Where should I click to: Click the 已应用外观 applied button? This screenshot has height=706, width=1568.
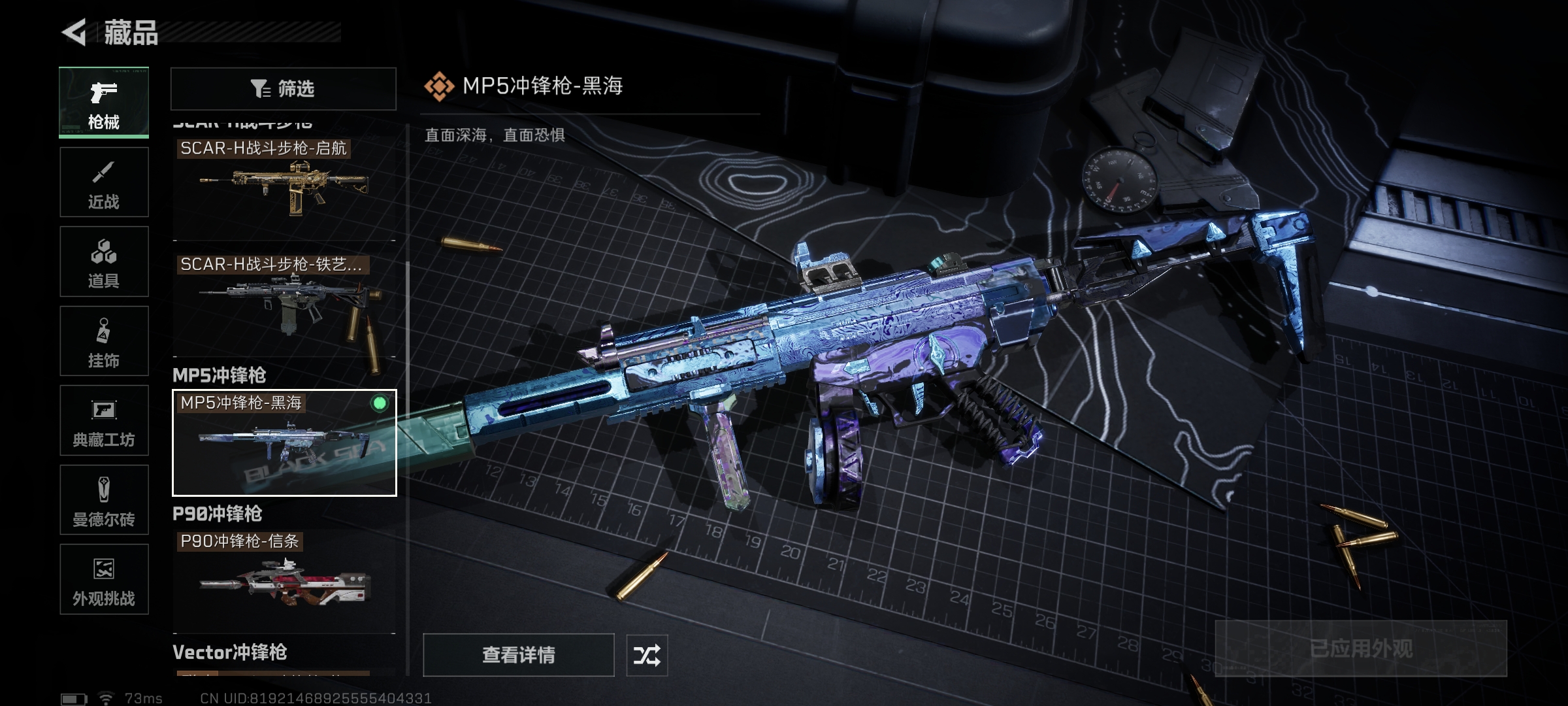[x=1361, y=648]
